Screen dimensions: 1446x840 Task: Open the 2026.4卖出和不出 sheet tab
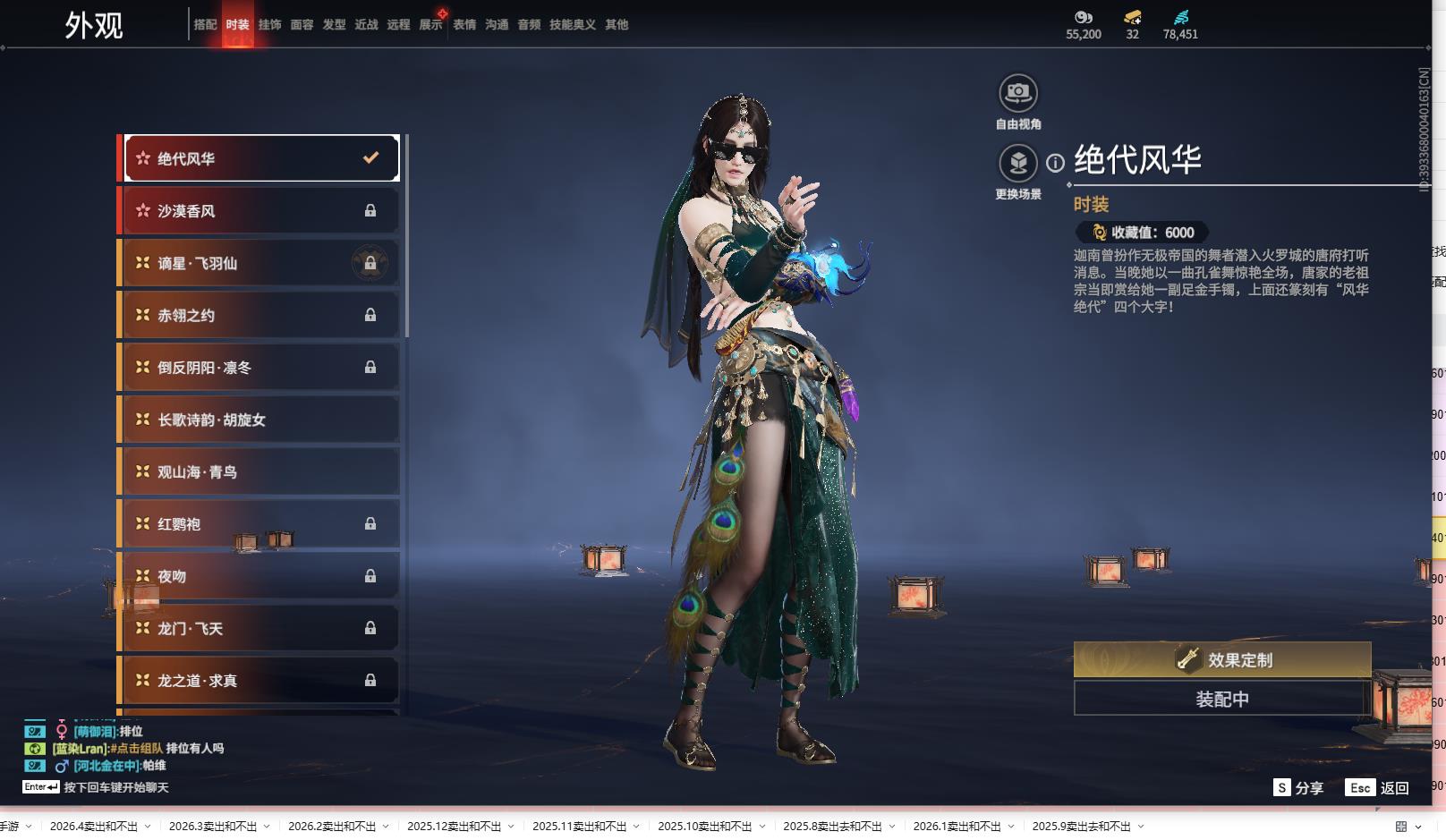pyautogui.click(x=94, y=827)
